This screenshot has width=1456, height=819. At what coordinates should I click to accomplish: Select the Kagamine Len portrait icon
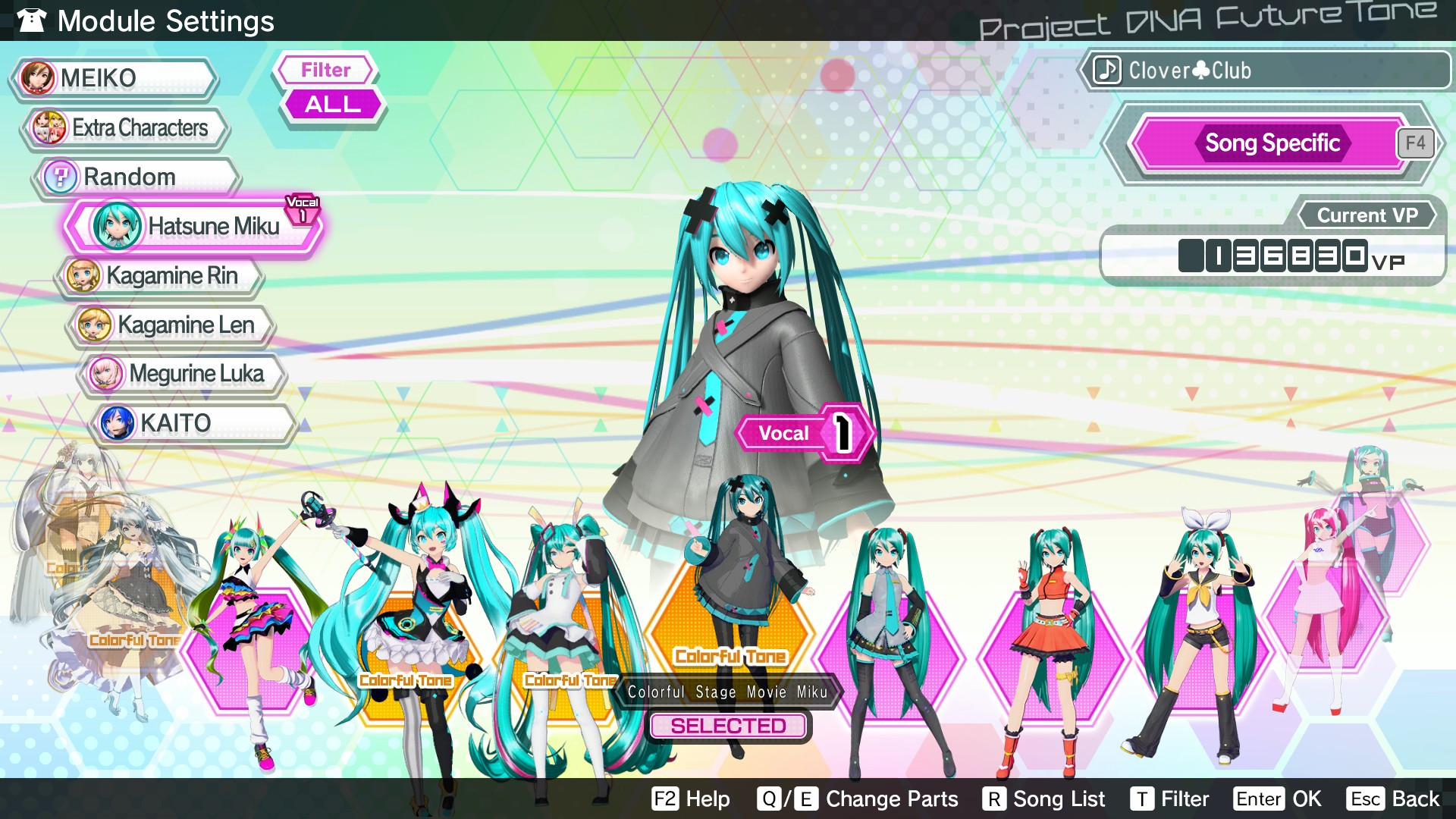[96, 325]
